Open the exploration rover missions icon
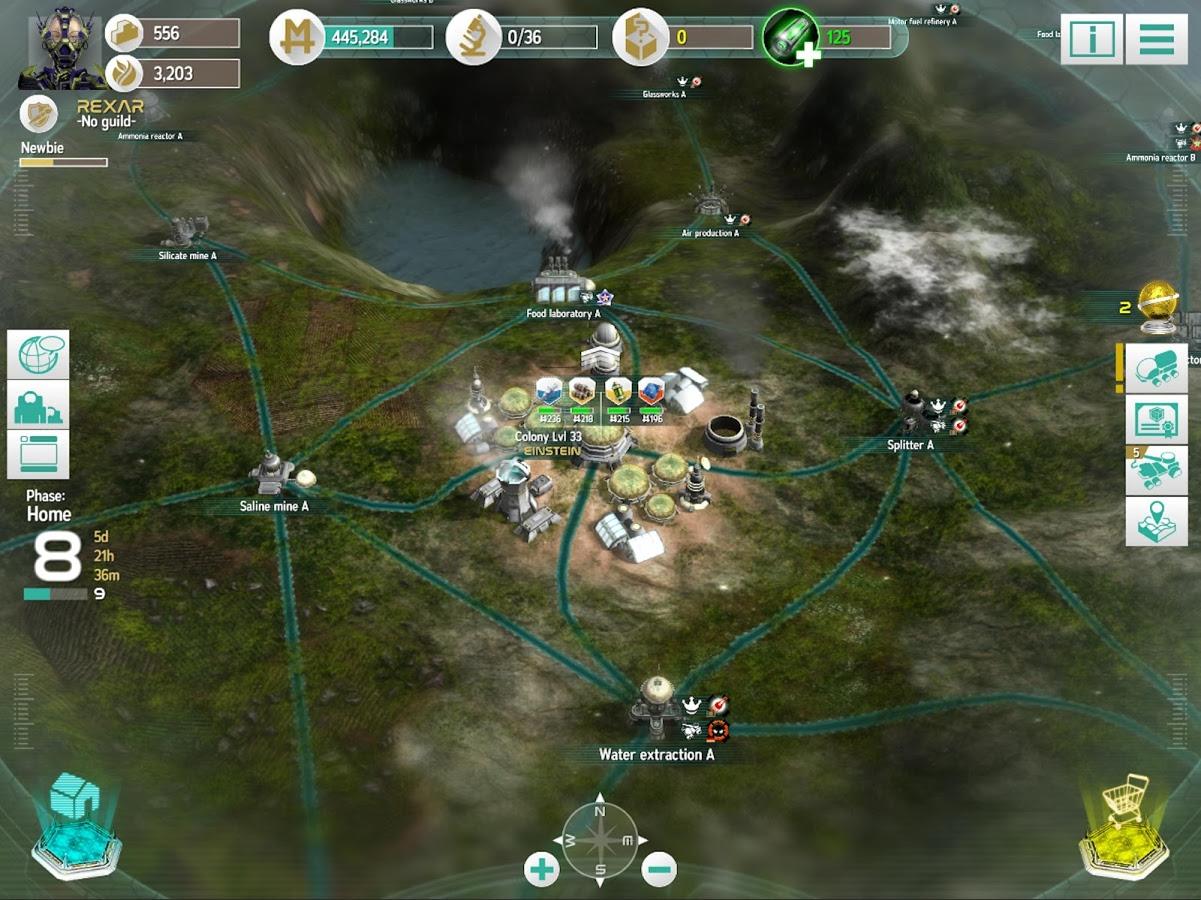 [x=1156, y=470]
